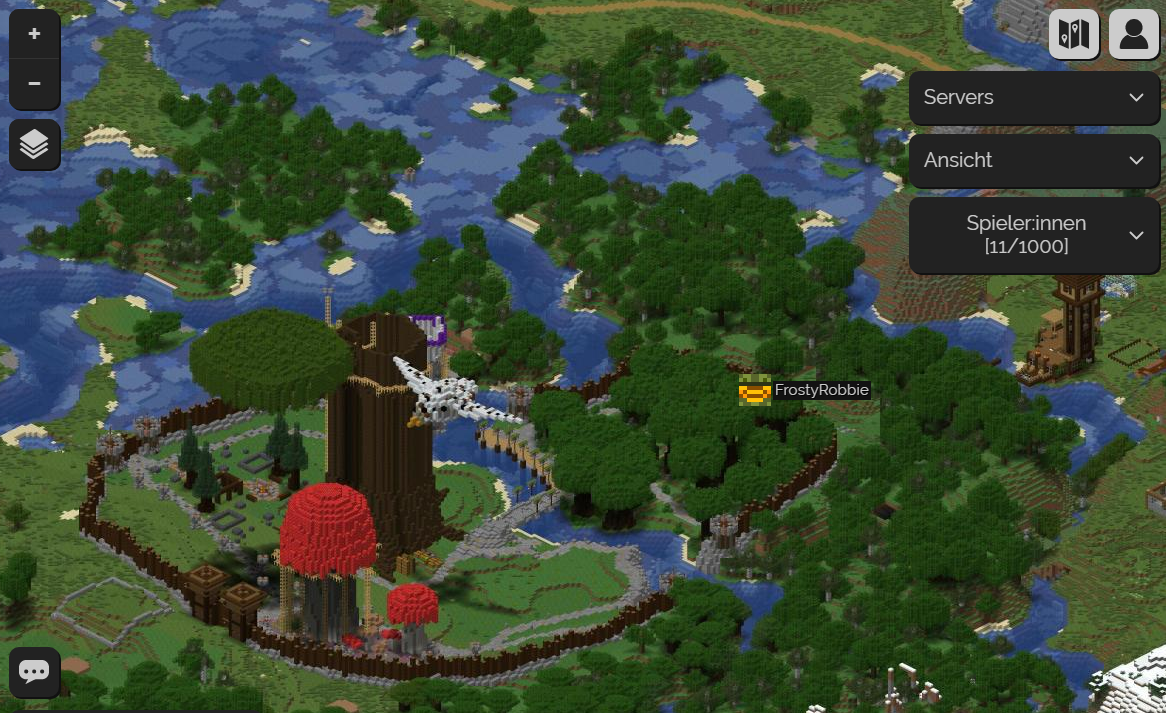Click the folded map marker icon

[x=1074, y=34]
